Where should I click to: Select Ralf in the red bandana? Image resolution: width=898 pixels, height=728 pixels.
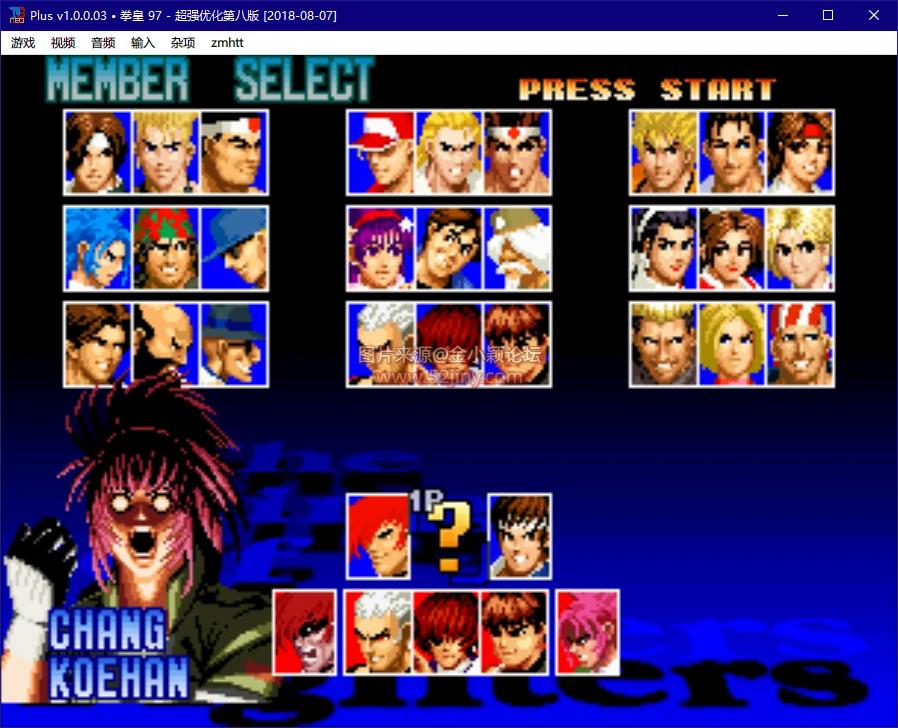166,249
